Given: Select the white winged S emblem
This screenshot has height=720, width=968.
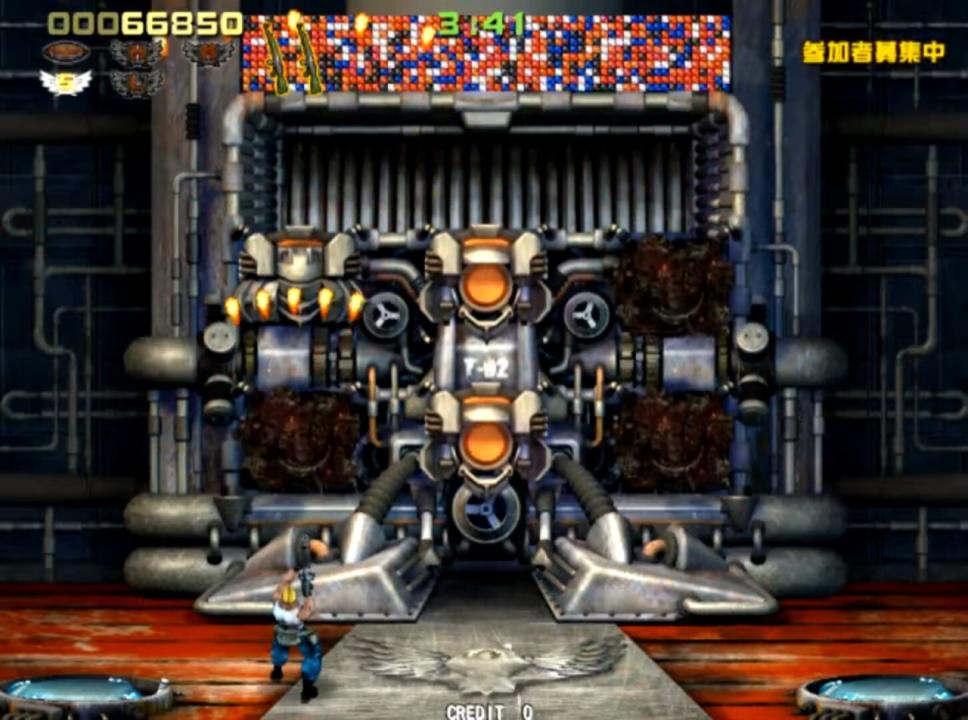Looking at the screenshot, I should pyautogui.click(x=65, y=82).
